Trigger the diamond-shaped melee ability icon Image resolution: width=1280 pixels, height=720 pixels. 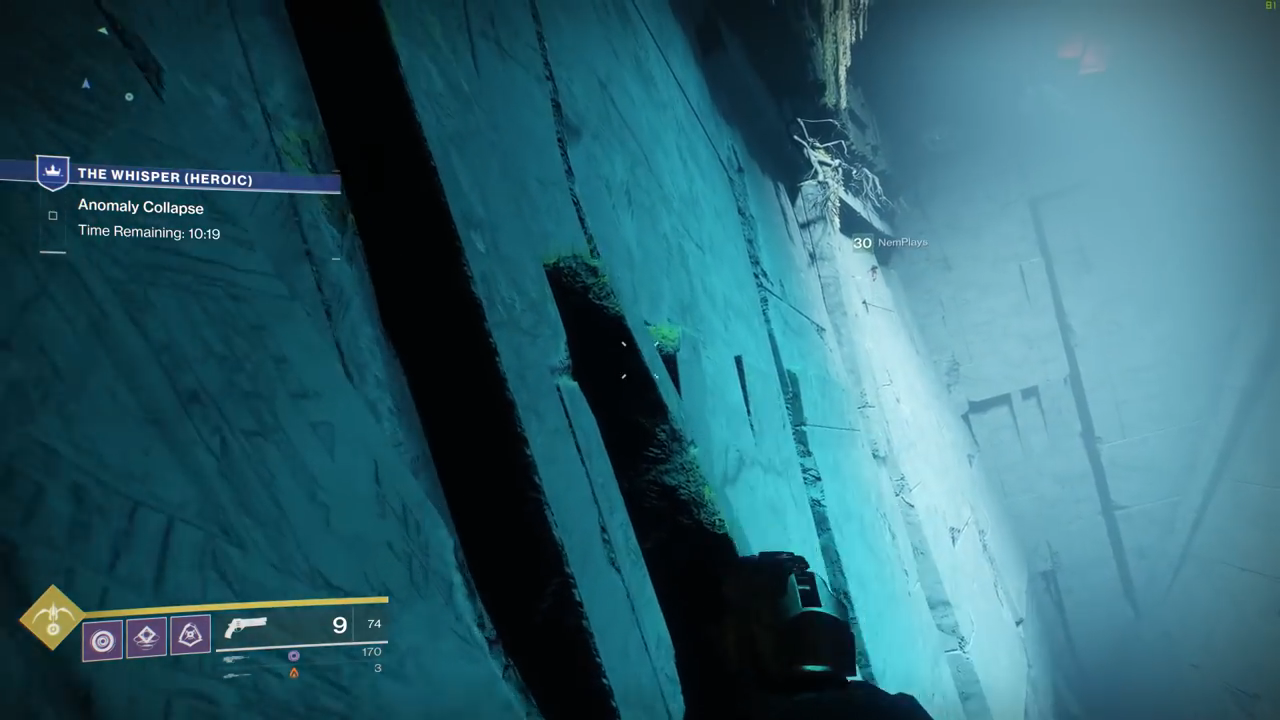(x=147, y=636)
